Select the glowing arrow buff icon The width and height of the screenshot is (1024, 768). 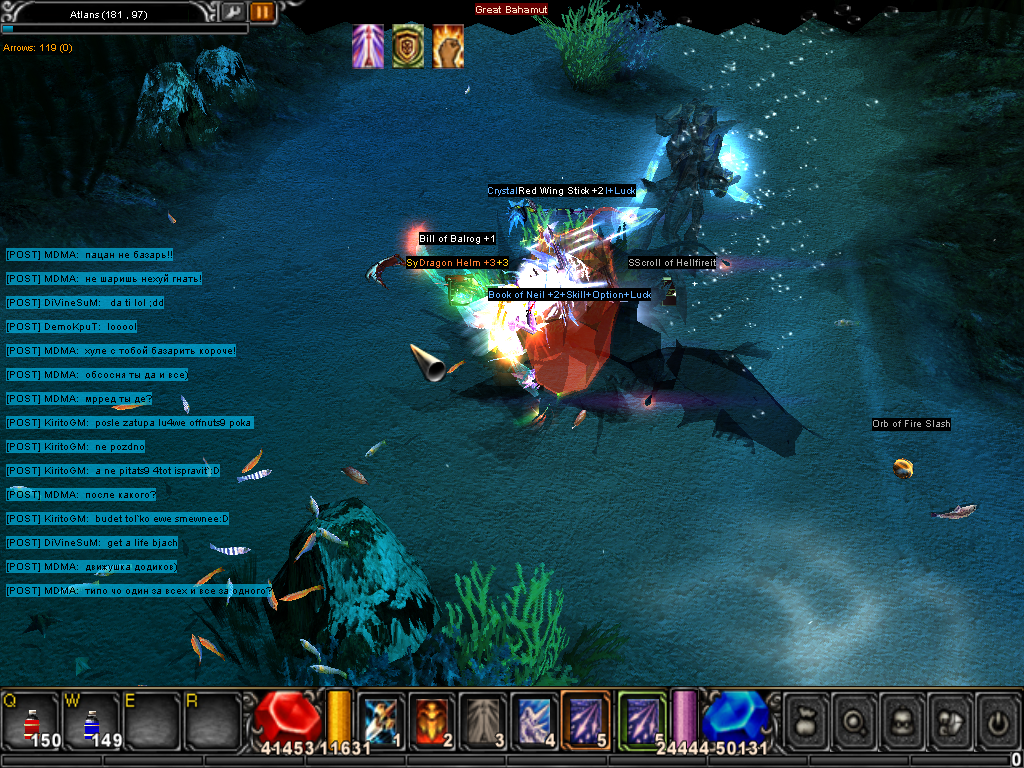point(367,46)
